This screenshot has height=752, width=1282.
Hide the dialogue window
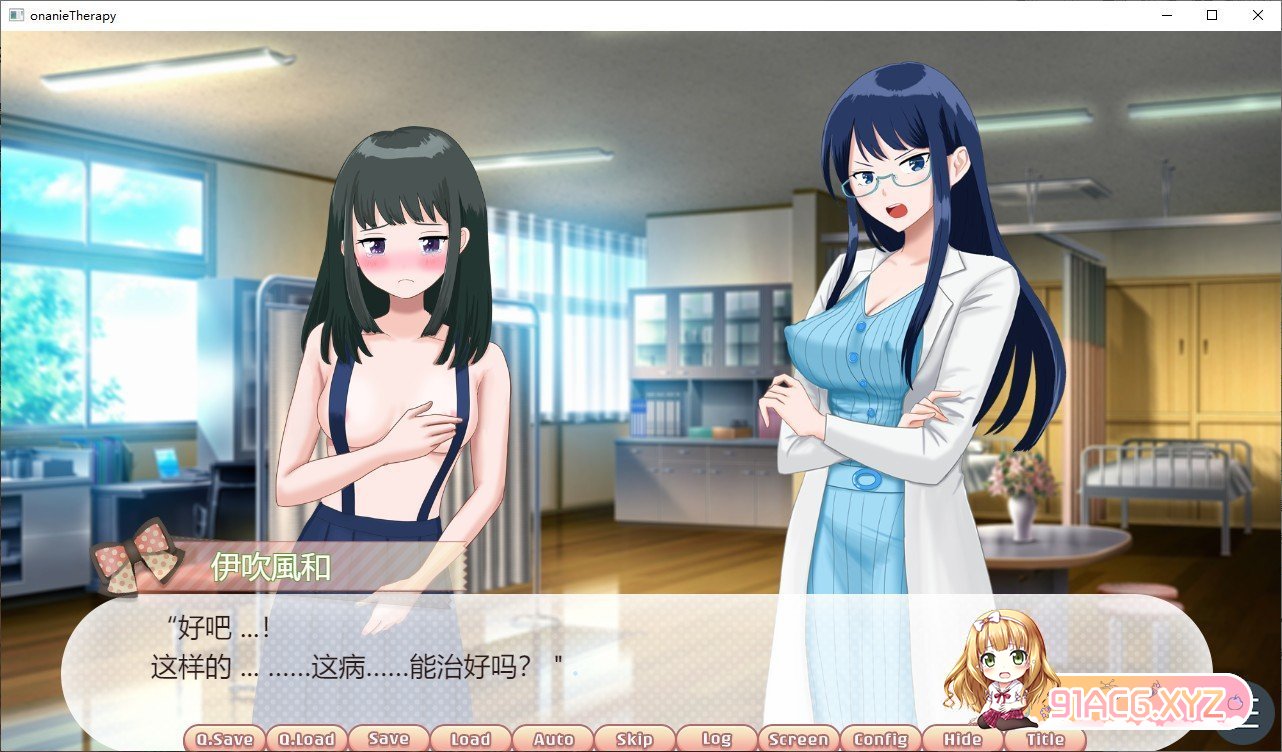[962, 739]
